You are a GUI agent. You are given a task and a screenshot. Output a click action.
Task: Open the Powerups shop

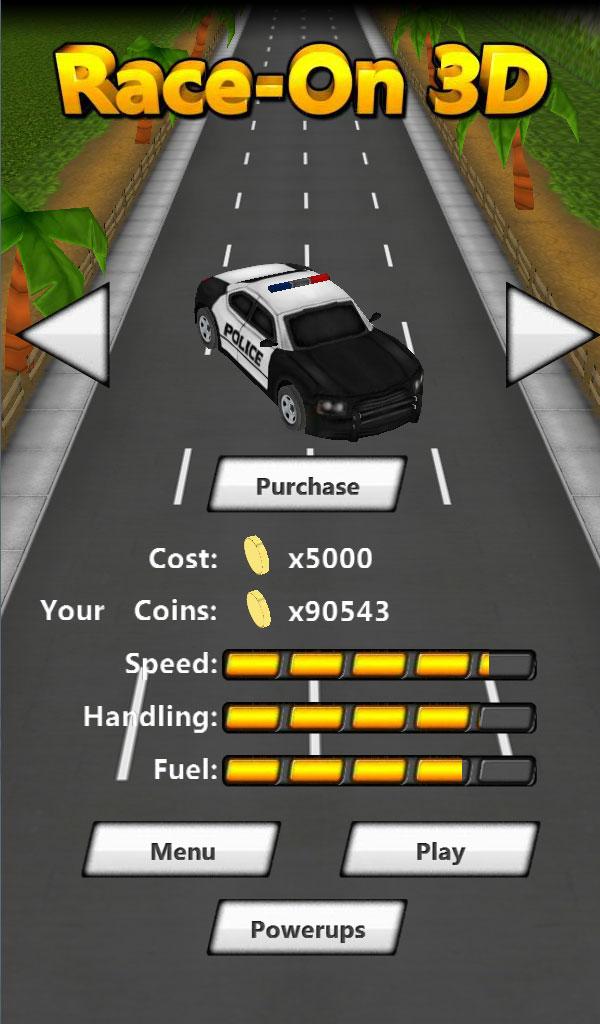[x=307, y=929]
